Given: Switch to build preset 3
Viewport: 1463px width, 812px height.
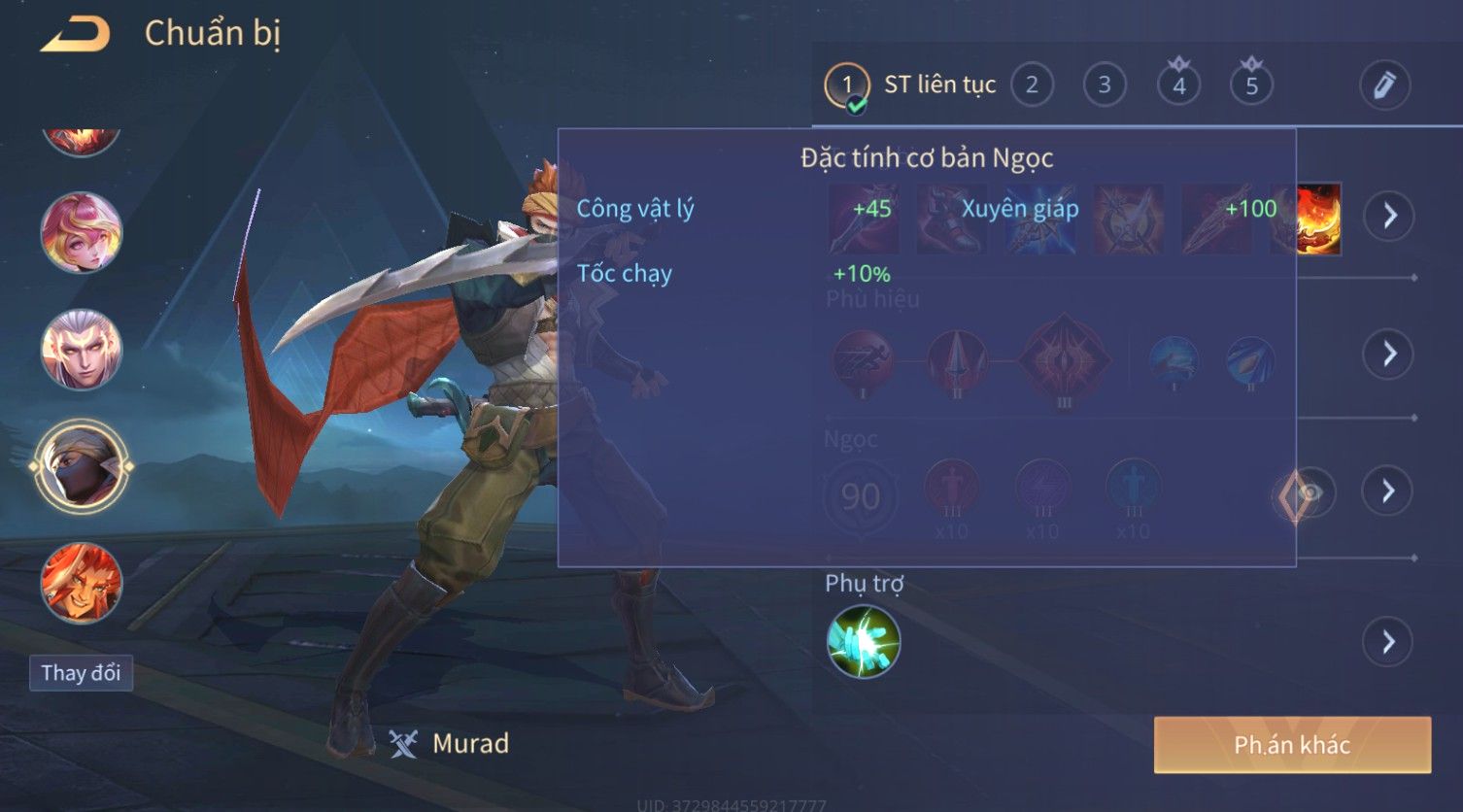Looking at the screenshot, I should pos(1105,85).
